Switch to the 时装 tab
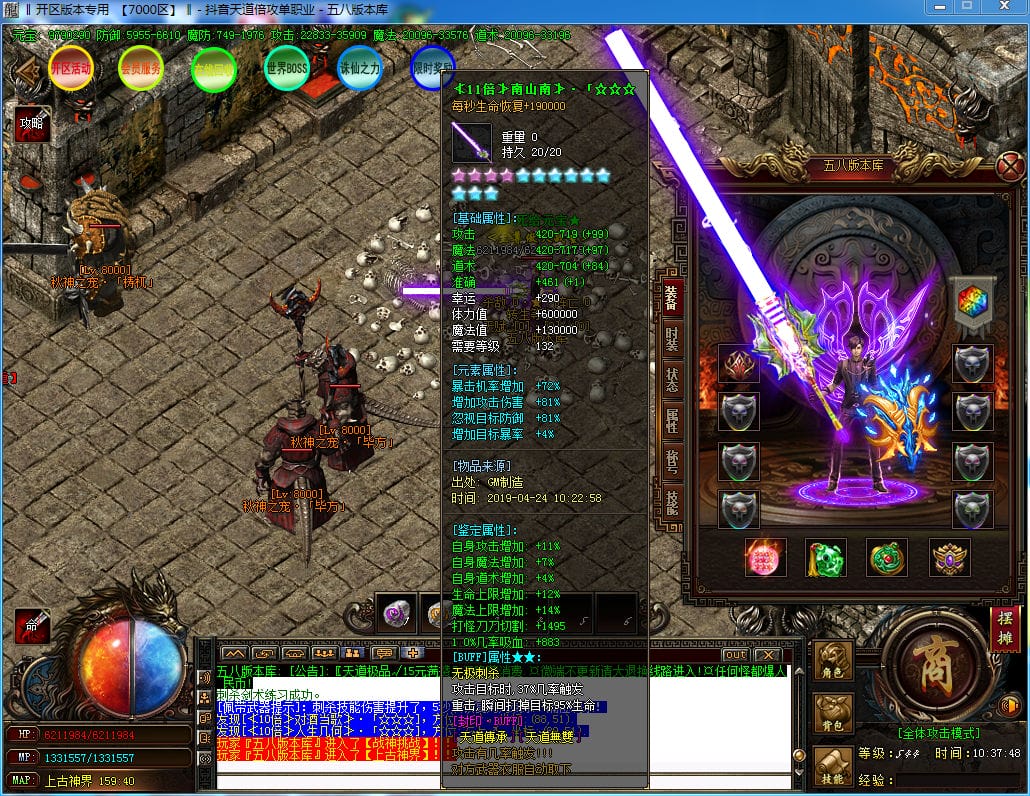This screenshot has height=796, width=1030. pos(671,339)
